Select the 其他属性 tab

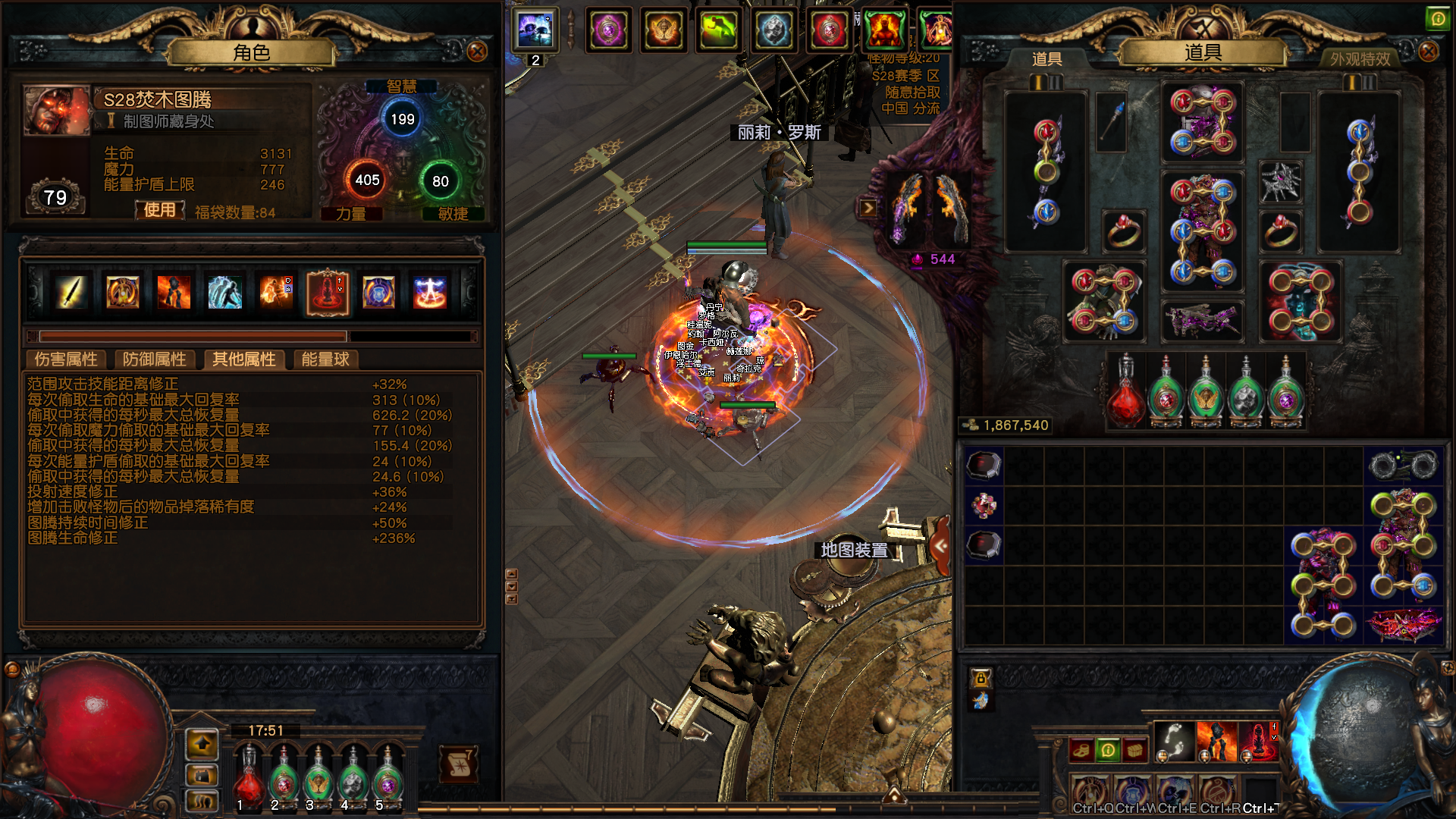tap(243, 359)
